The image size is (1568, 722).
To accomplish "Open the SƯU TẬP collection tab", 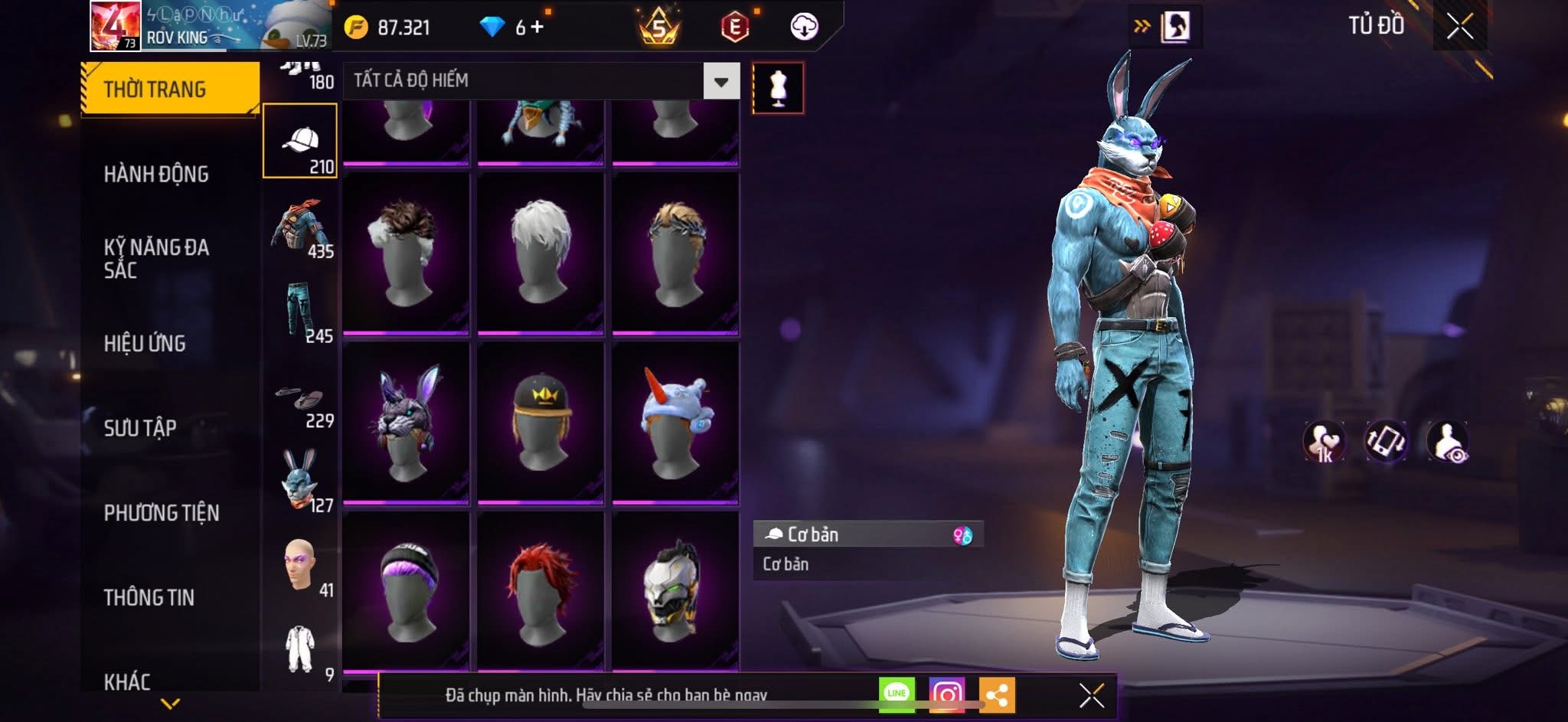I will coord(140,427).
